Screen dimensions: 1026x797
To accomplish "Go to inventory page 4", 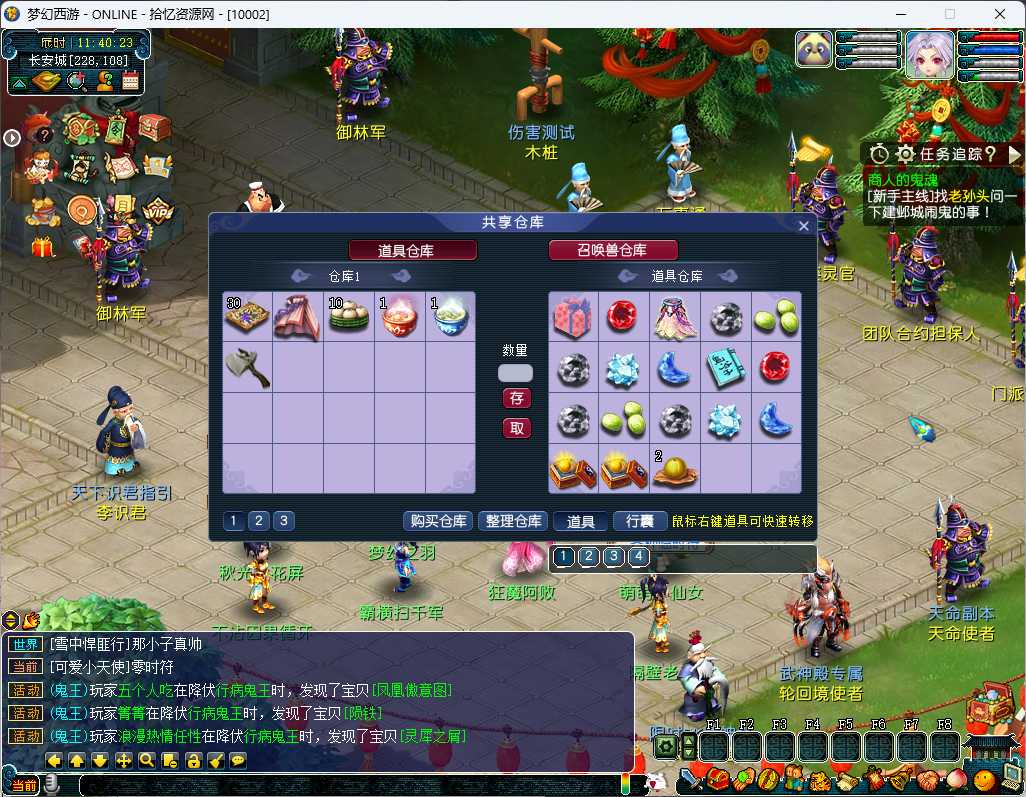I will 639,557.
